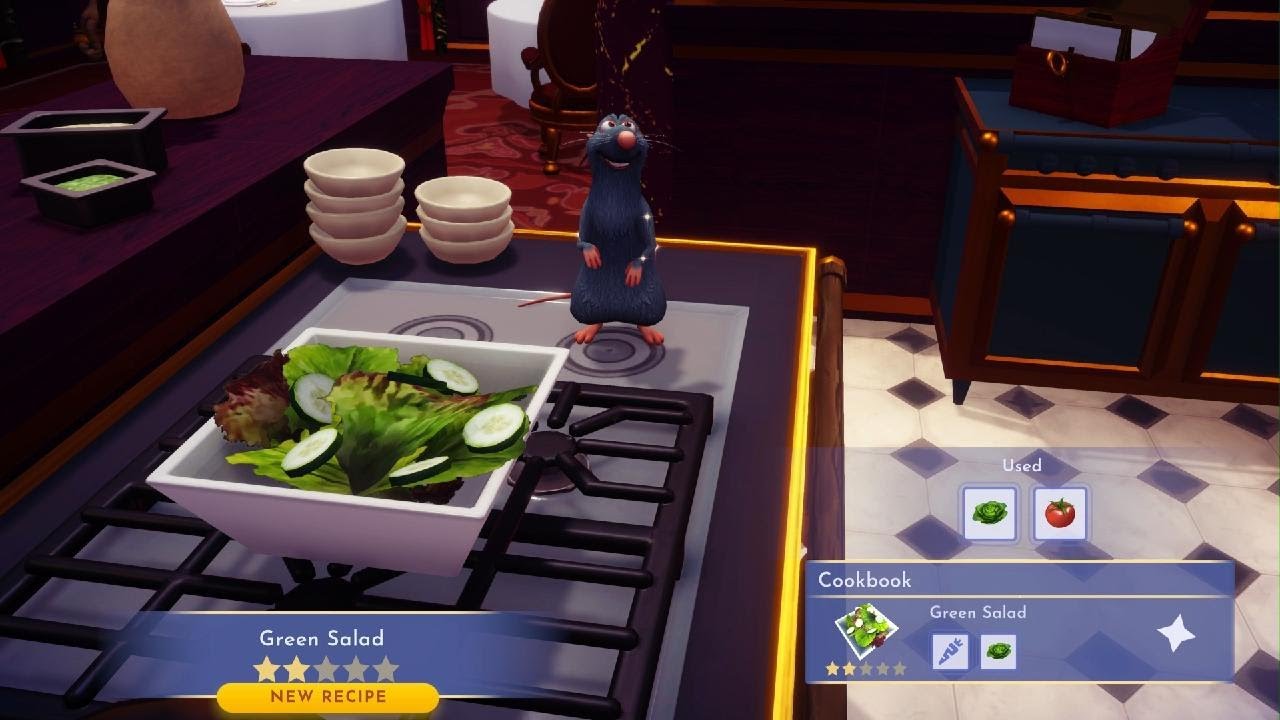Click the carrot ingredient icon in the Cookbook entry
Screen dimensions: 1280x720
pos(949,652)
